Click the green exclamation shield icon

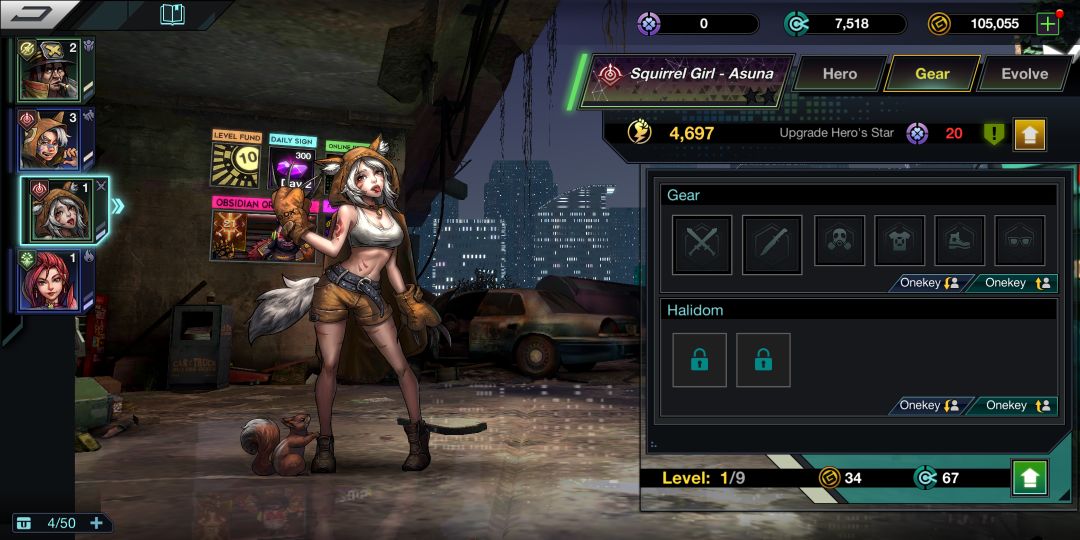[993, 133]
